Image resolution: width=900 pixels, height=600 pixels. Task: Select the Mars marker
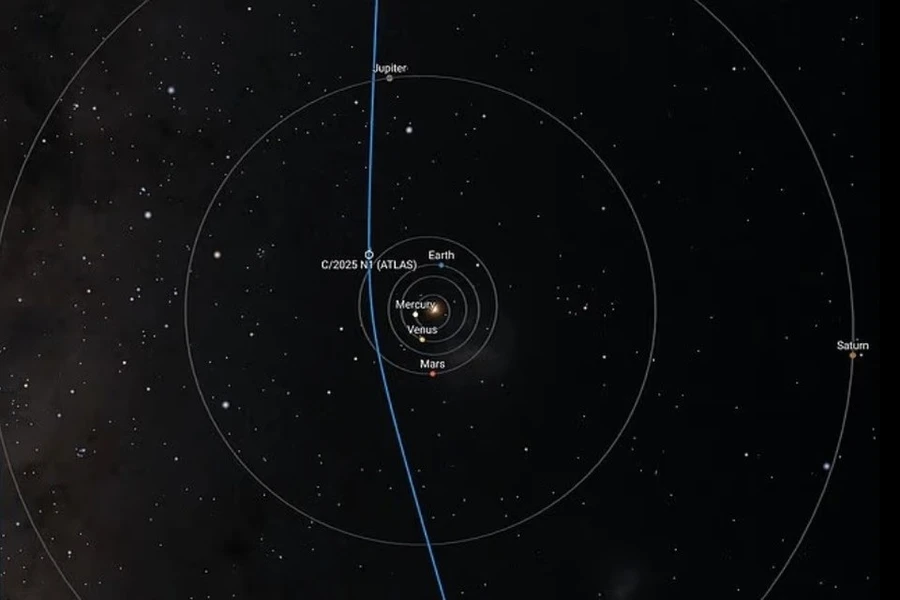click(x=432, y=374)
